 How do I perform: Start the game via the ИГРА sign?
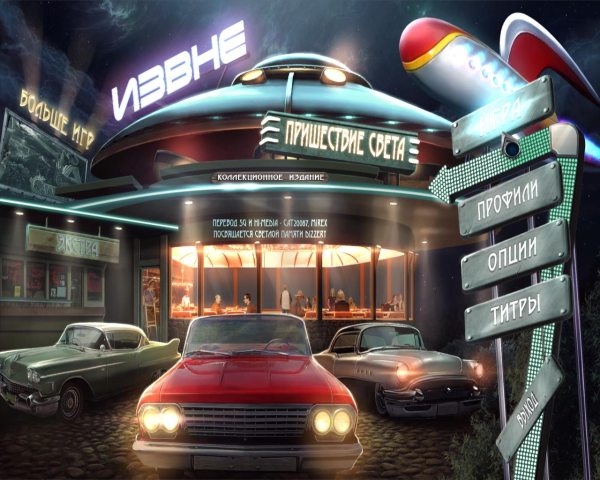(502, 117)
